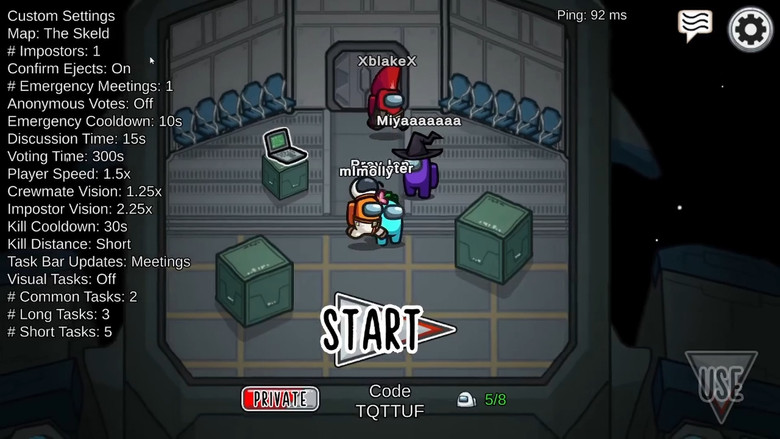Start the game with the START button
This screenshot has width=780, height=439.
[385, 328]
